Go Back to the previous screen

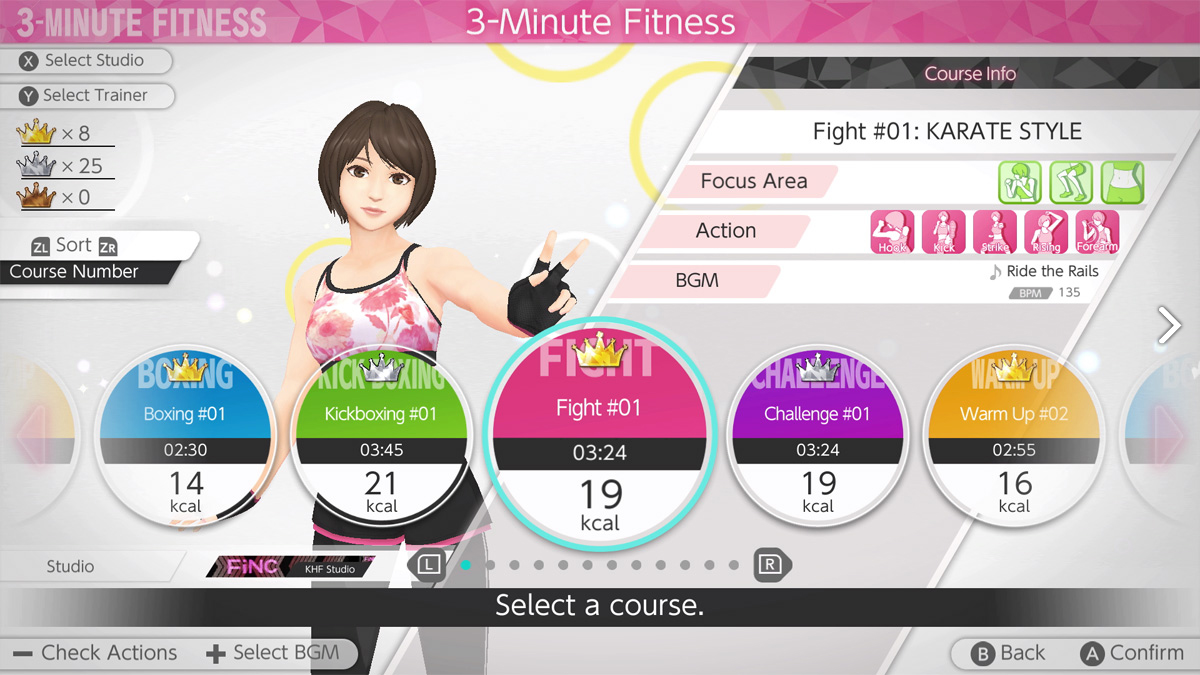[x=1009, y=654]
